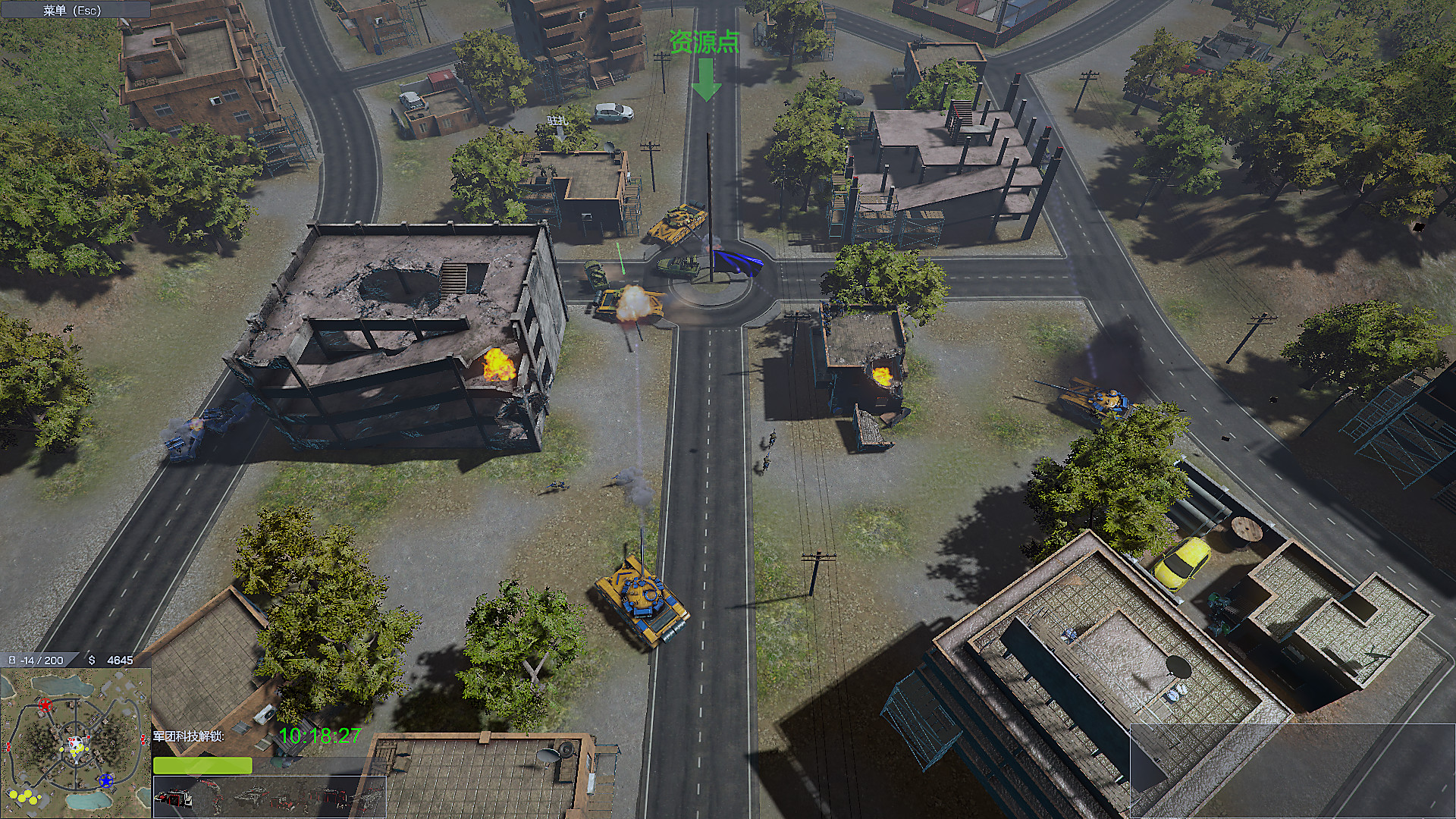Select the small vehicle icon left of the tank icon
The width and height of the screenshot is (1456, 819).
click(x=283, y=802)
